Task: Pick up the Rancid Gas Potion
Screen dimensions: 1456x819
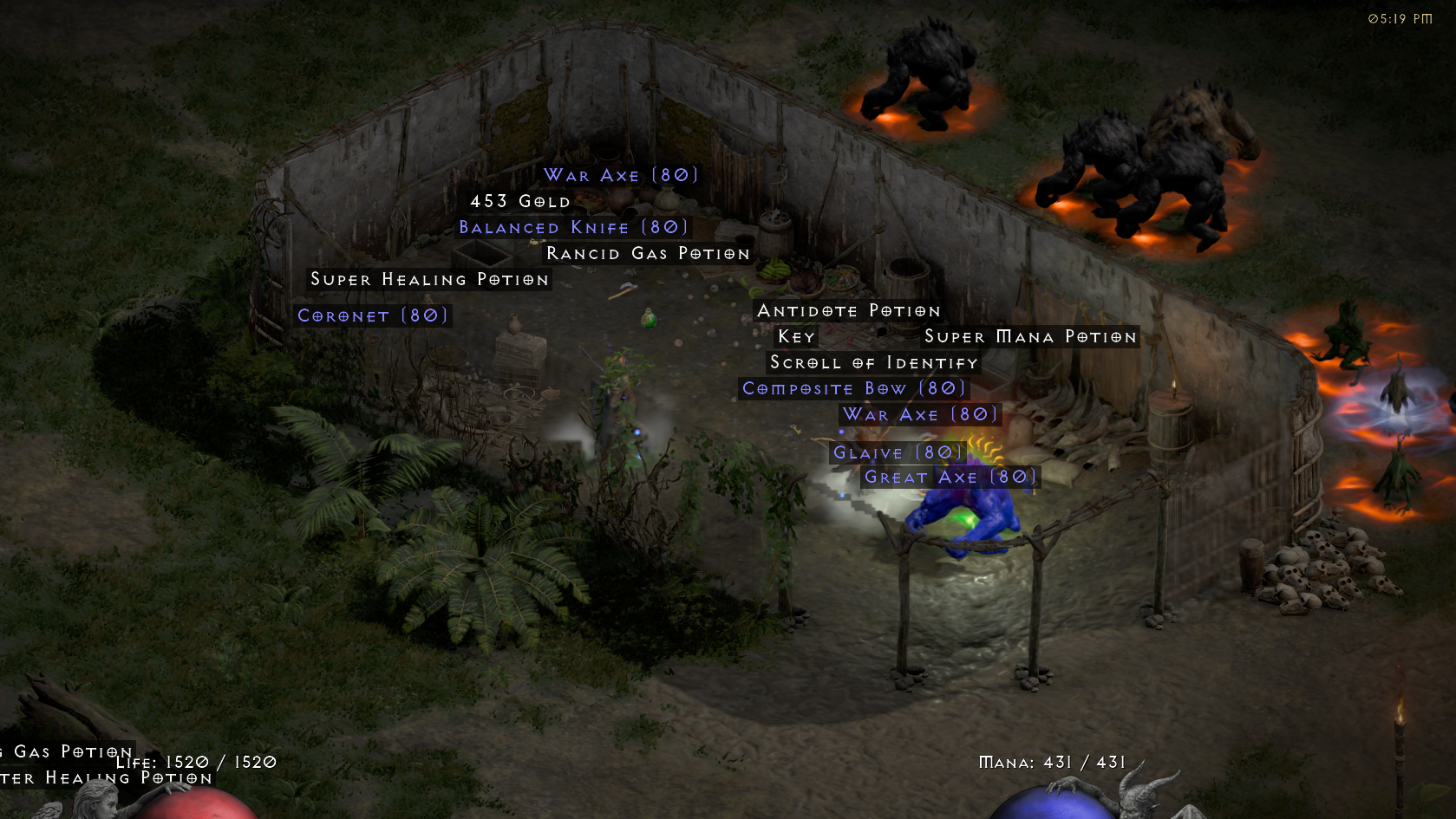Action: 646,253
